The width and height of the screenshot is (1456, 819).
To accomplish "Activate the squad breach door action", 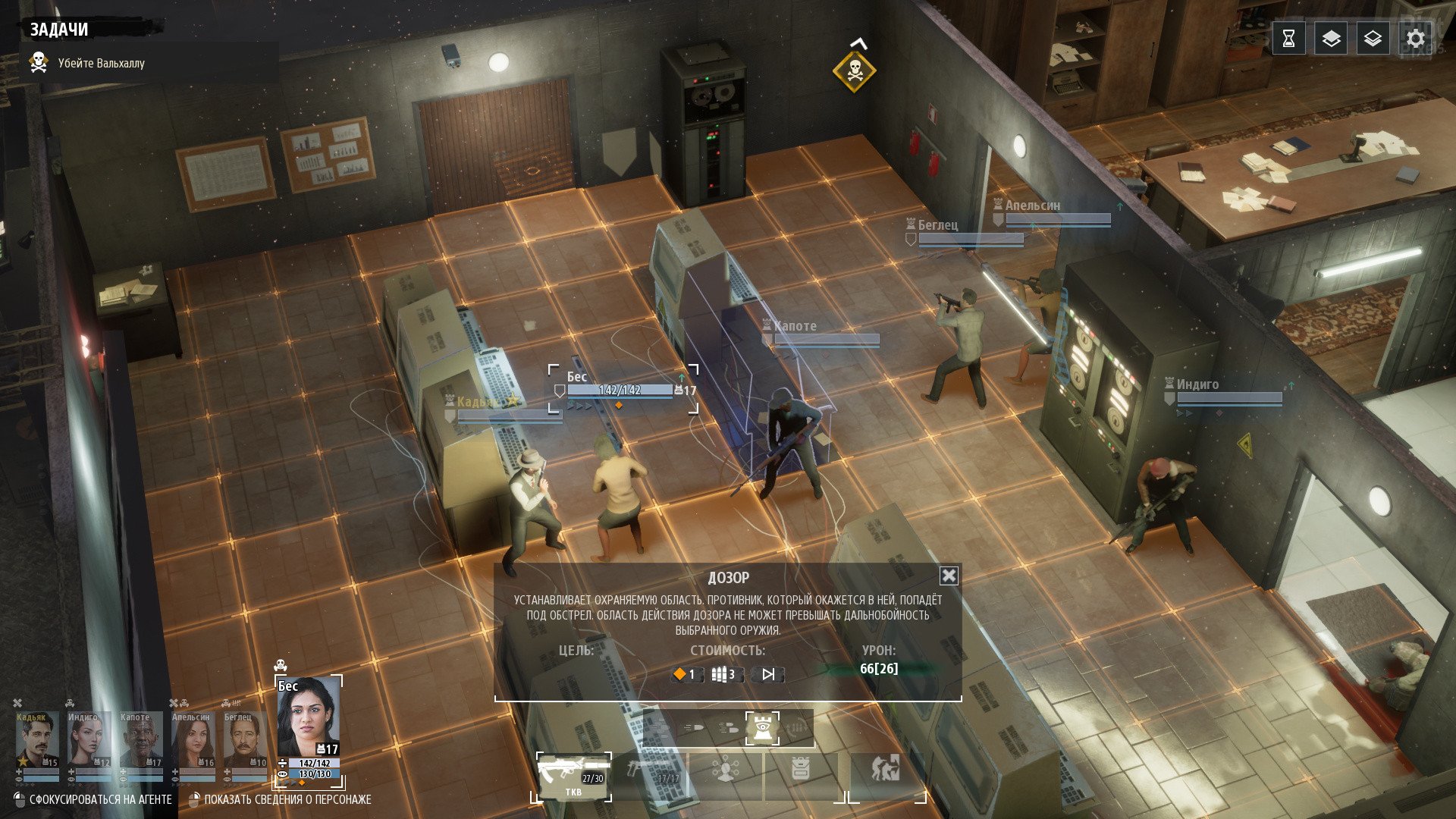I will (886, 773).
